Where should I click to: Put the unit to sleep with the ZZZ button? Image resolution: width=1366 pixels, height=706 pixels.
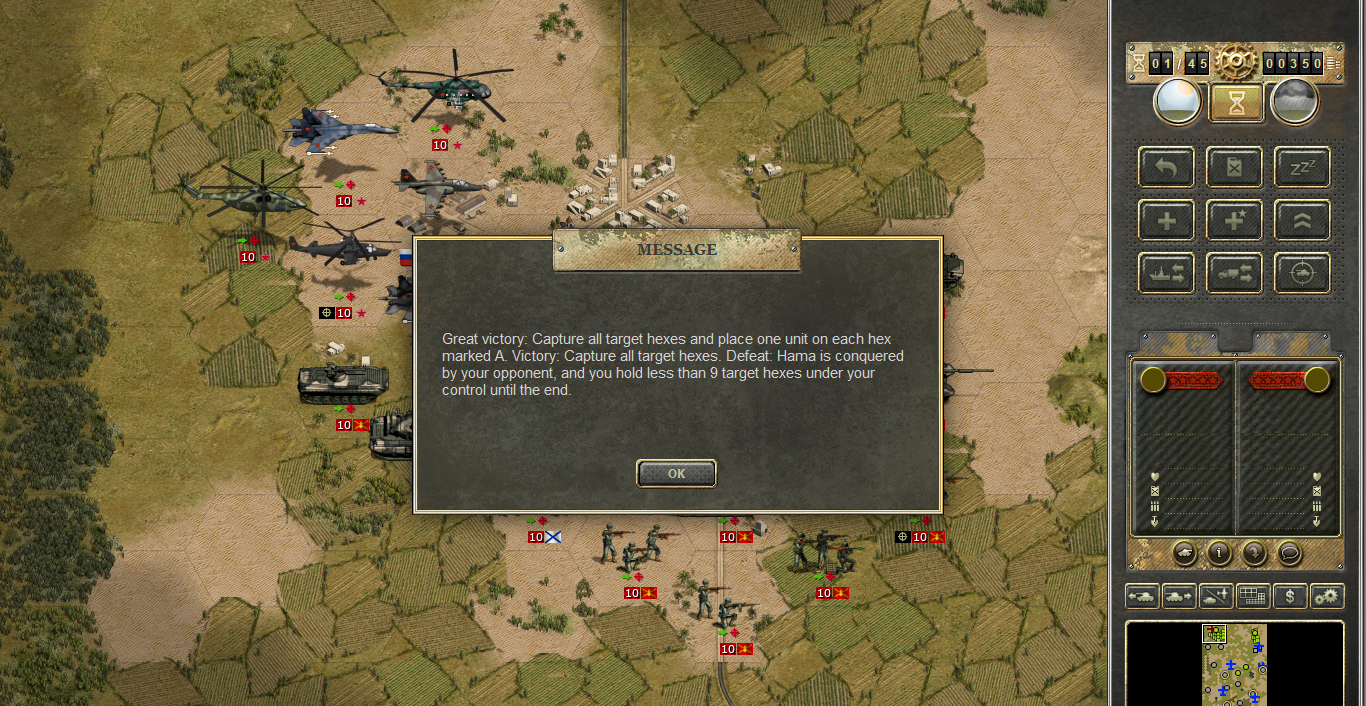tap(1302, 167)
